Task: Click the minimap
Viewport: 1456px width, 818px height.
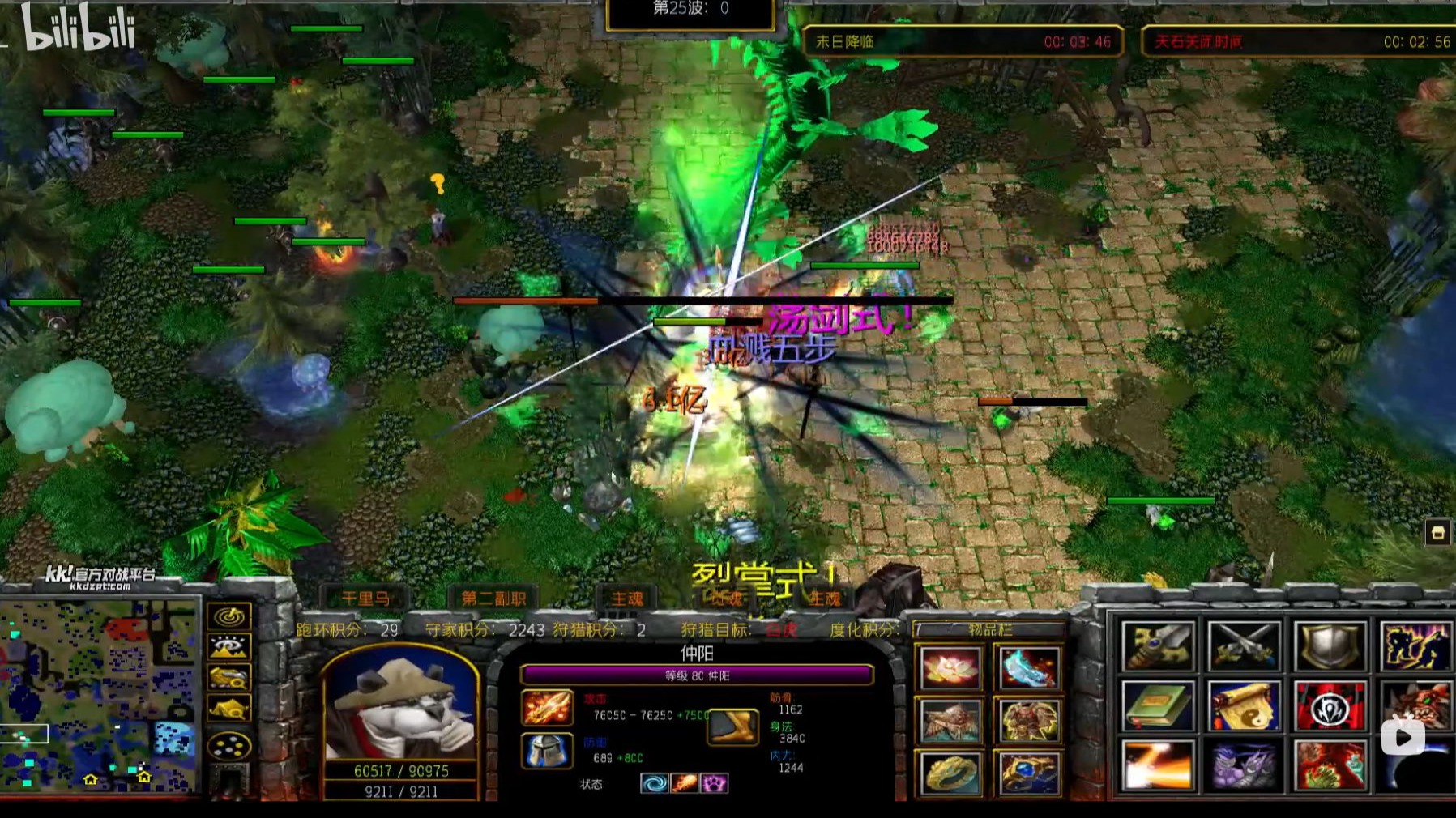Action: (99, 695)
